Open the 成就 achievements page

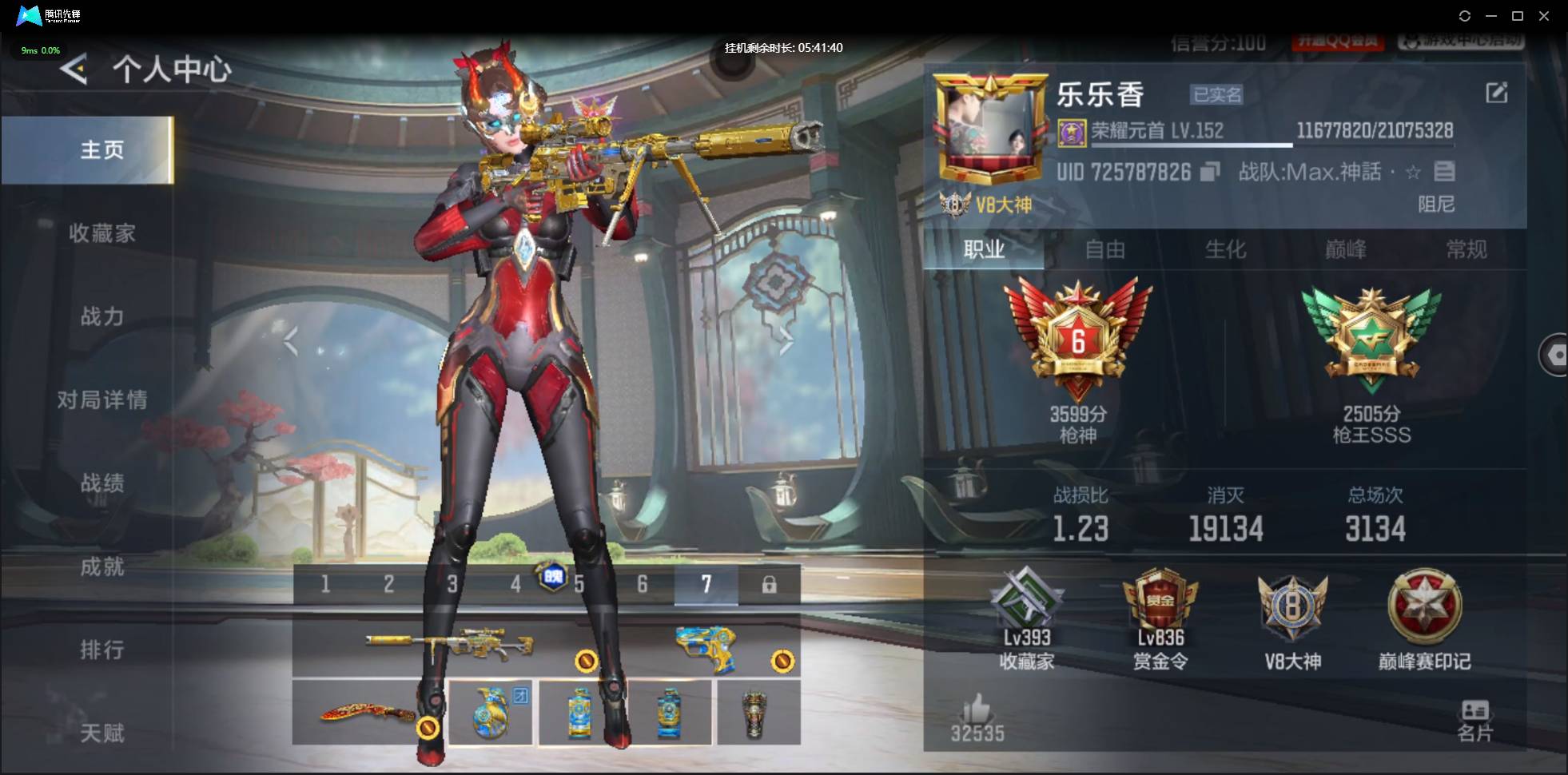pyautogui.click(x=101, y=566)
